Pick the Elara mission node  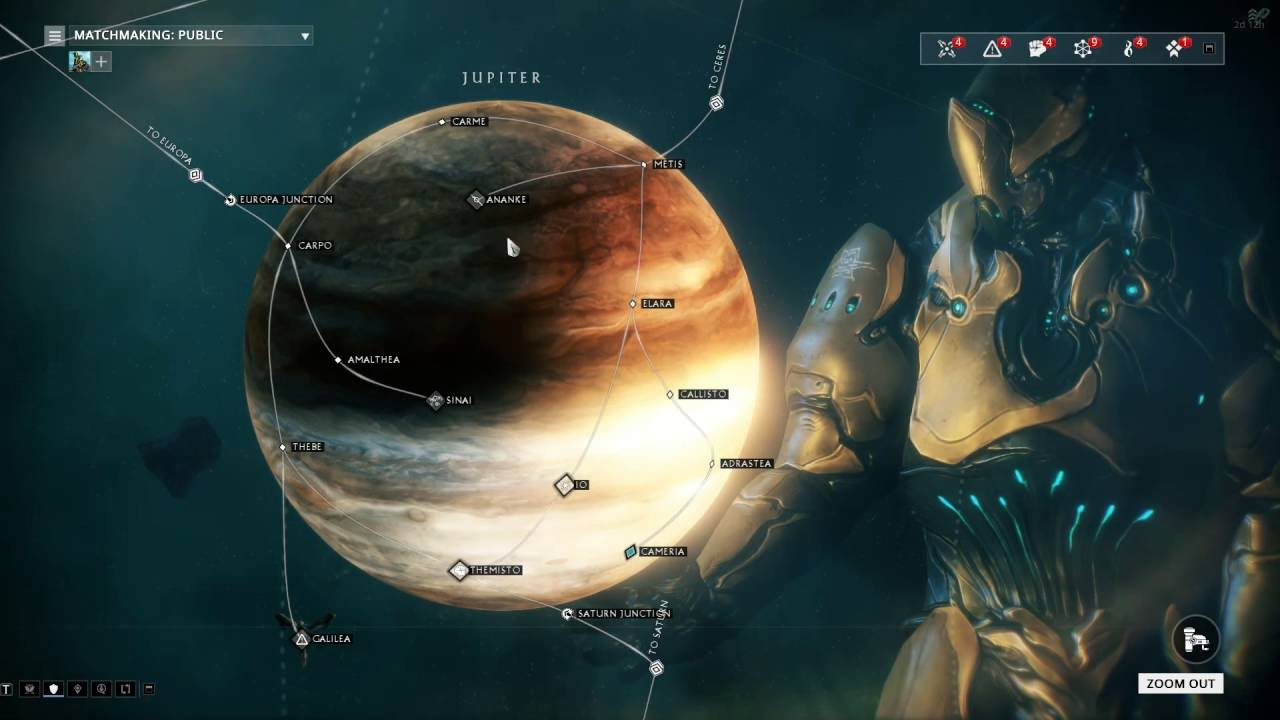pyautogui.click(x=633, y=303)
